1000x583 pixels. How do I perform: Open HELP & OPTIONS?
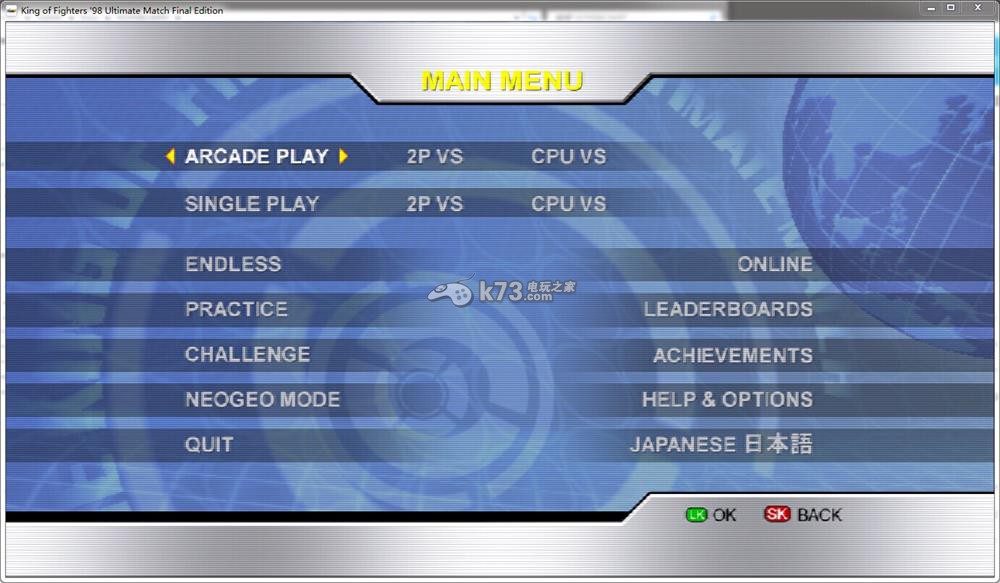coord(727,399)
